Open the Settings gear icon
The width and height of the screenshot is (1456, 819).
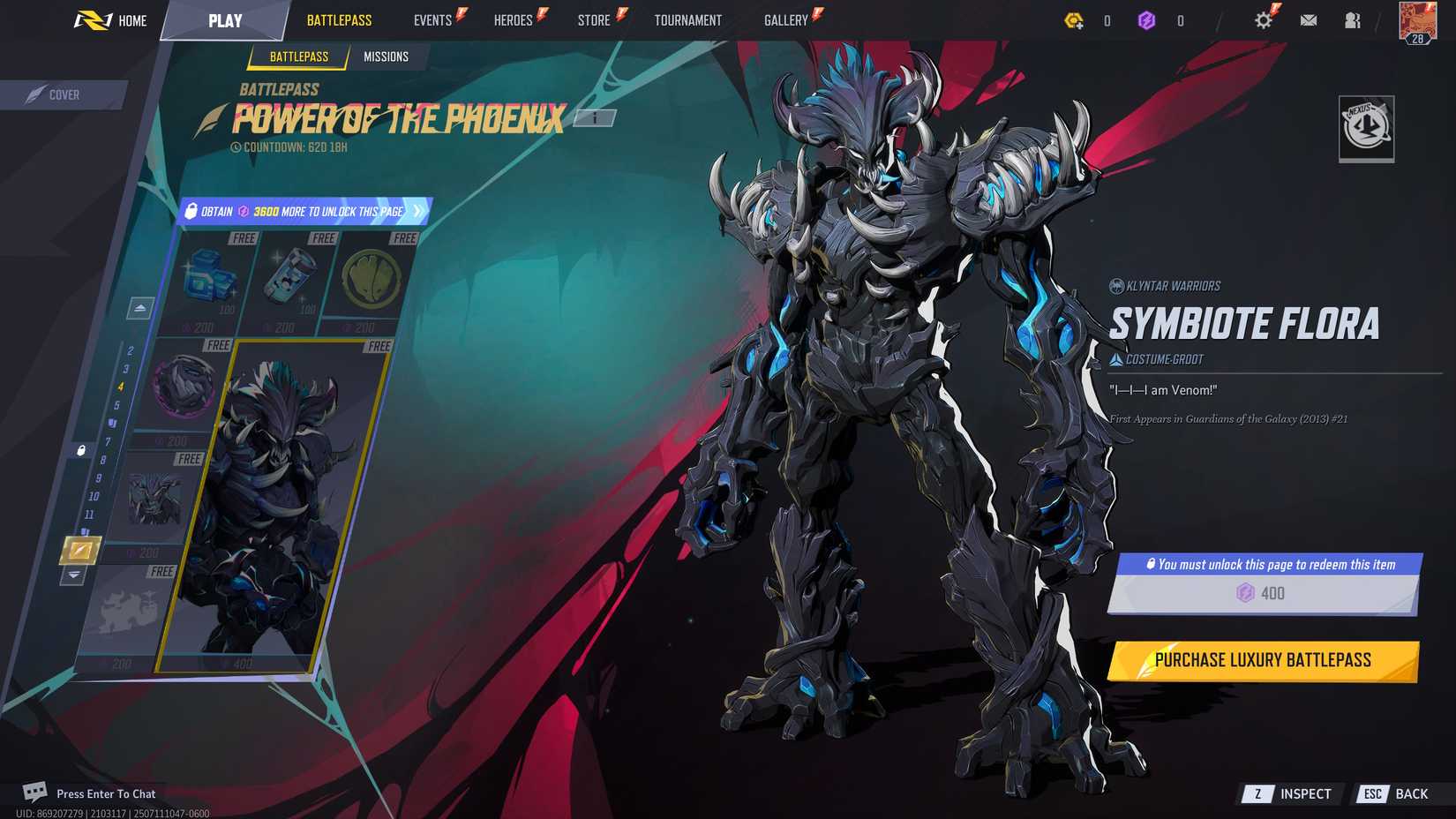pos(1264,19)
